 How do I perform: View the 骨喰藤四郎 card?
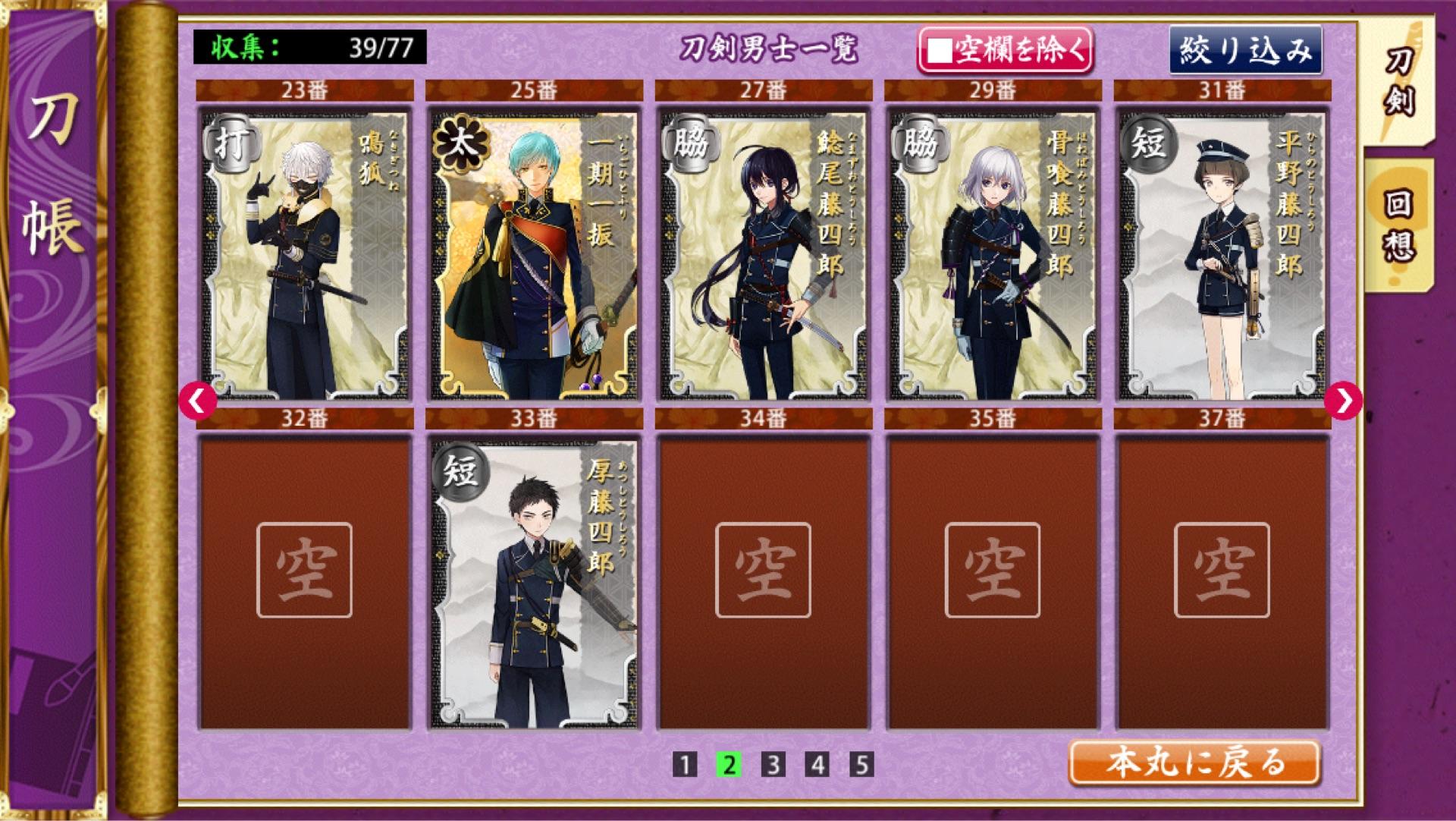tap(993, 254)
